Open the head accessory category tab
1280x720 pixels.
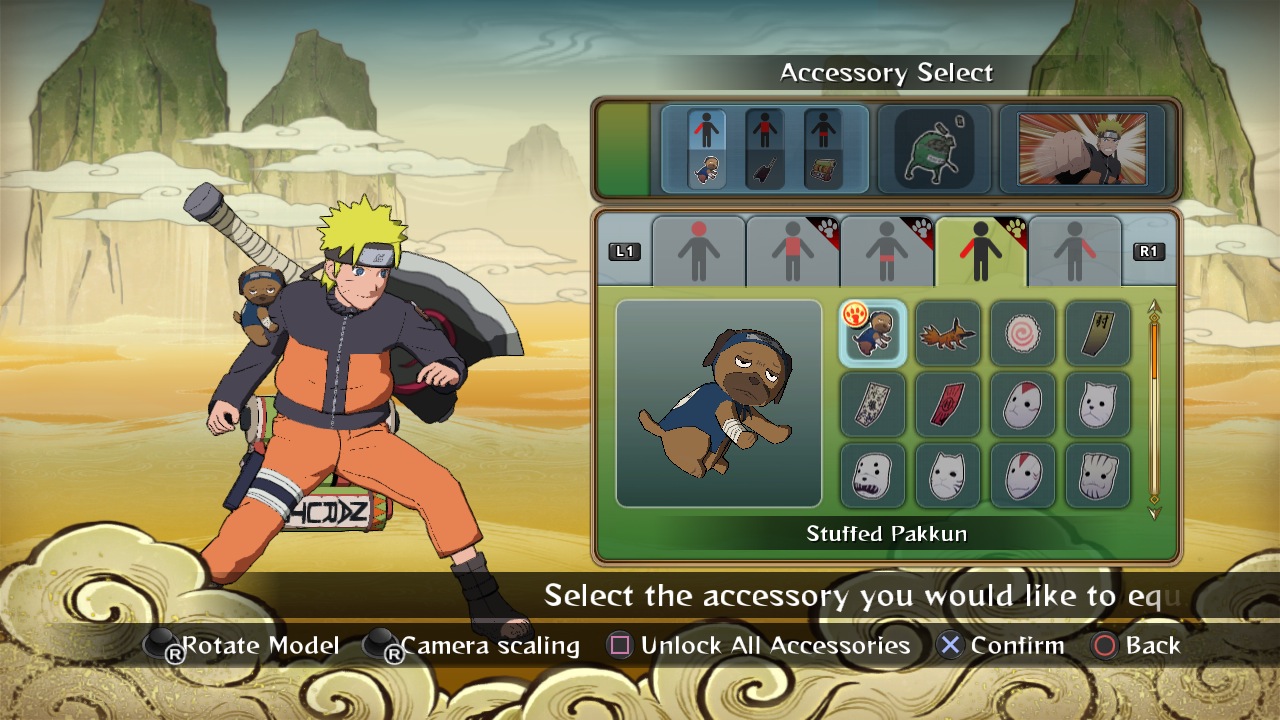coord(697,248)
